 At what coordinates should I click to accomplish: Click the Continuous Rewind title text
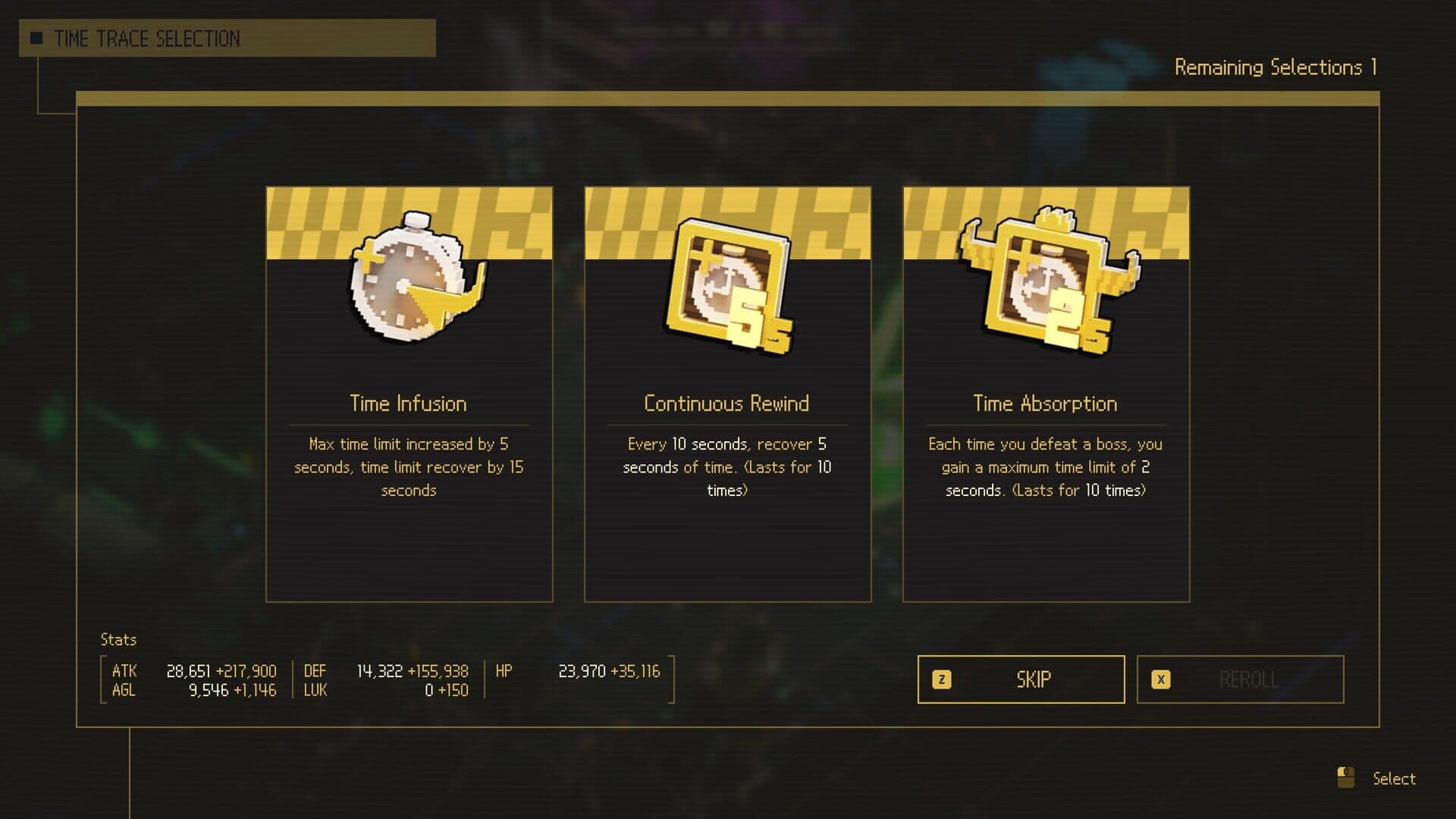coord(726,404)
